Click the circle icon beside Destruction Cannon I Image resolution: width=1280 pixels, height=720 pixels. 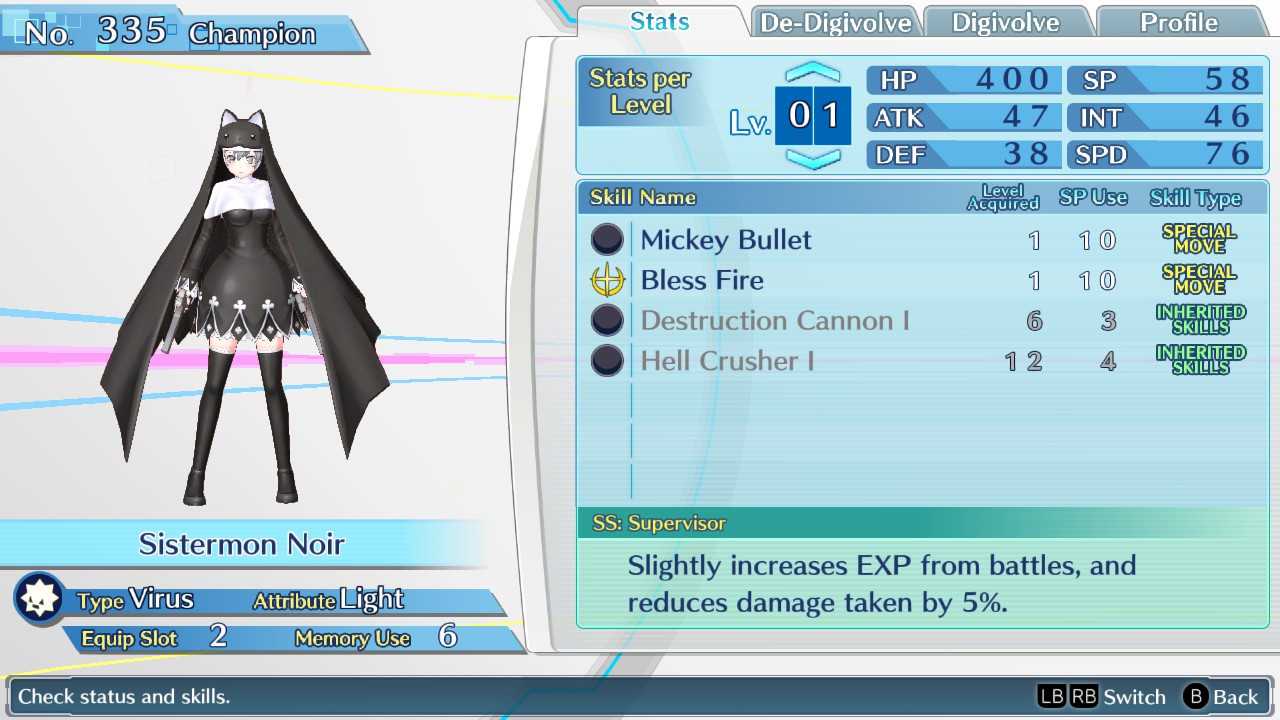tap(606, 320)
